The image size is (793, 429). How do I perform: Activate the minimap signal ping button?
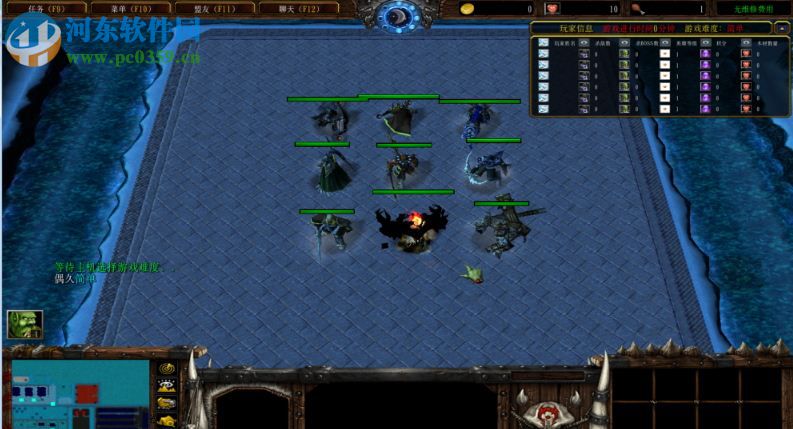click(x=167, y=369)
